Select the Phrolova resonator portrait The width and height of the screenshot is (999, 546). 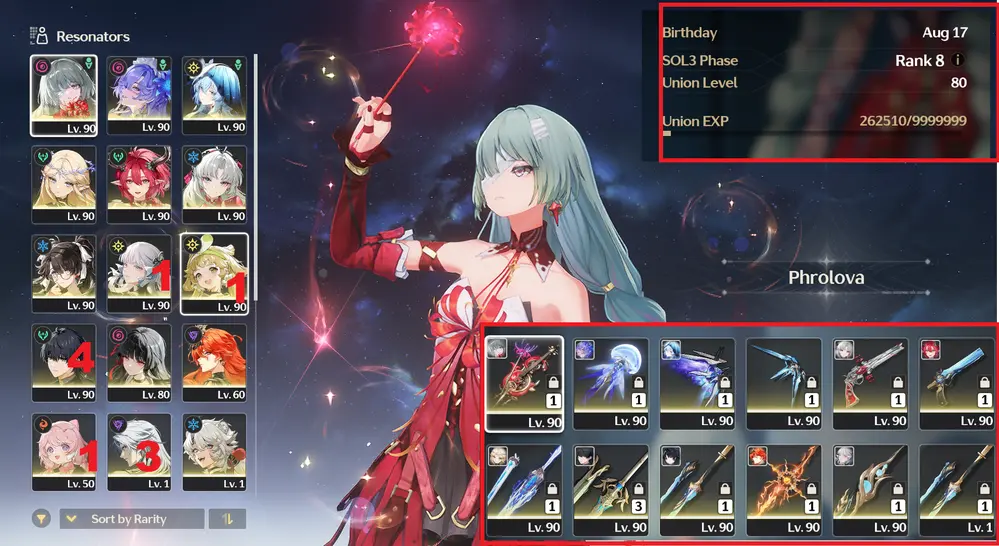coord(64,93)
